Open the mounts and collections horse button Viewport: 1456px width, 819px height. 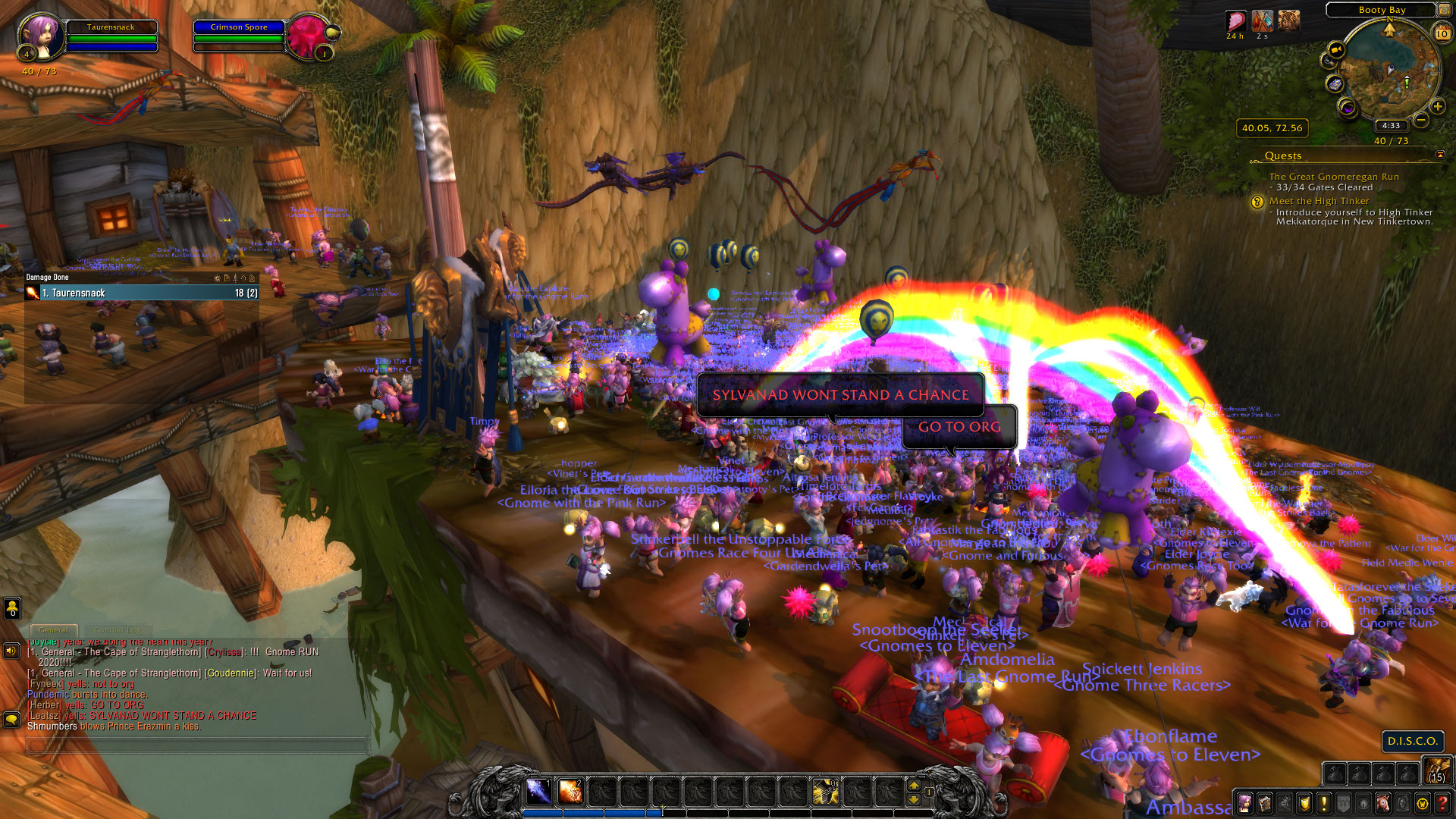pos(1383,803)
